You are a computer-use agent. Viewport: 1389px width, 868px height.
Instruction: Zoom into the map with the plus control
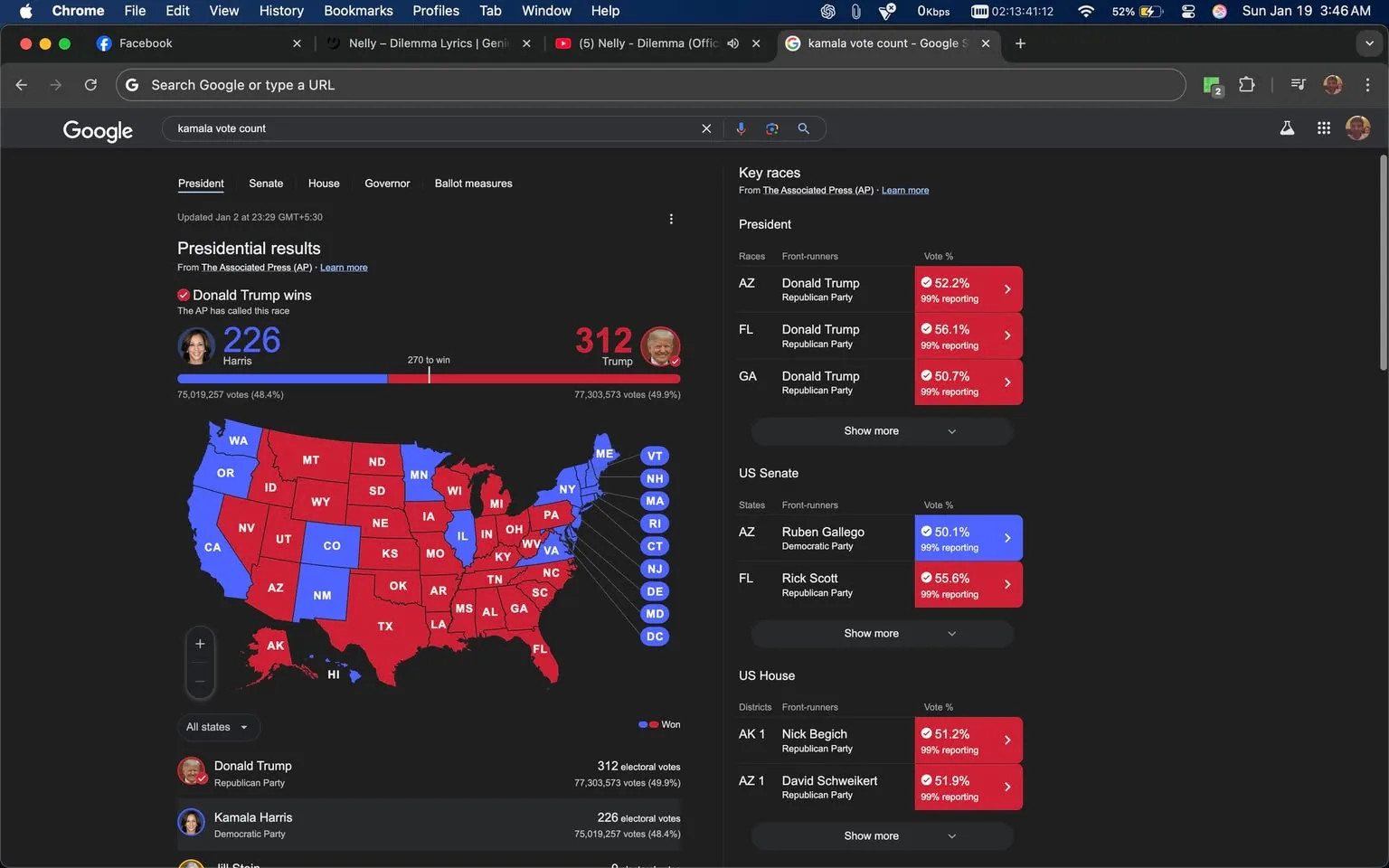point(200,643)
